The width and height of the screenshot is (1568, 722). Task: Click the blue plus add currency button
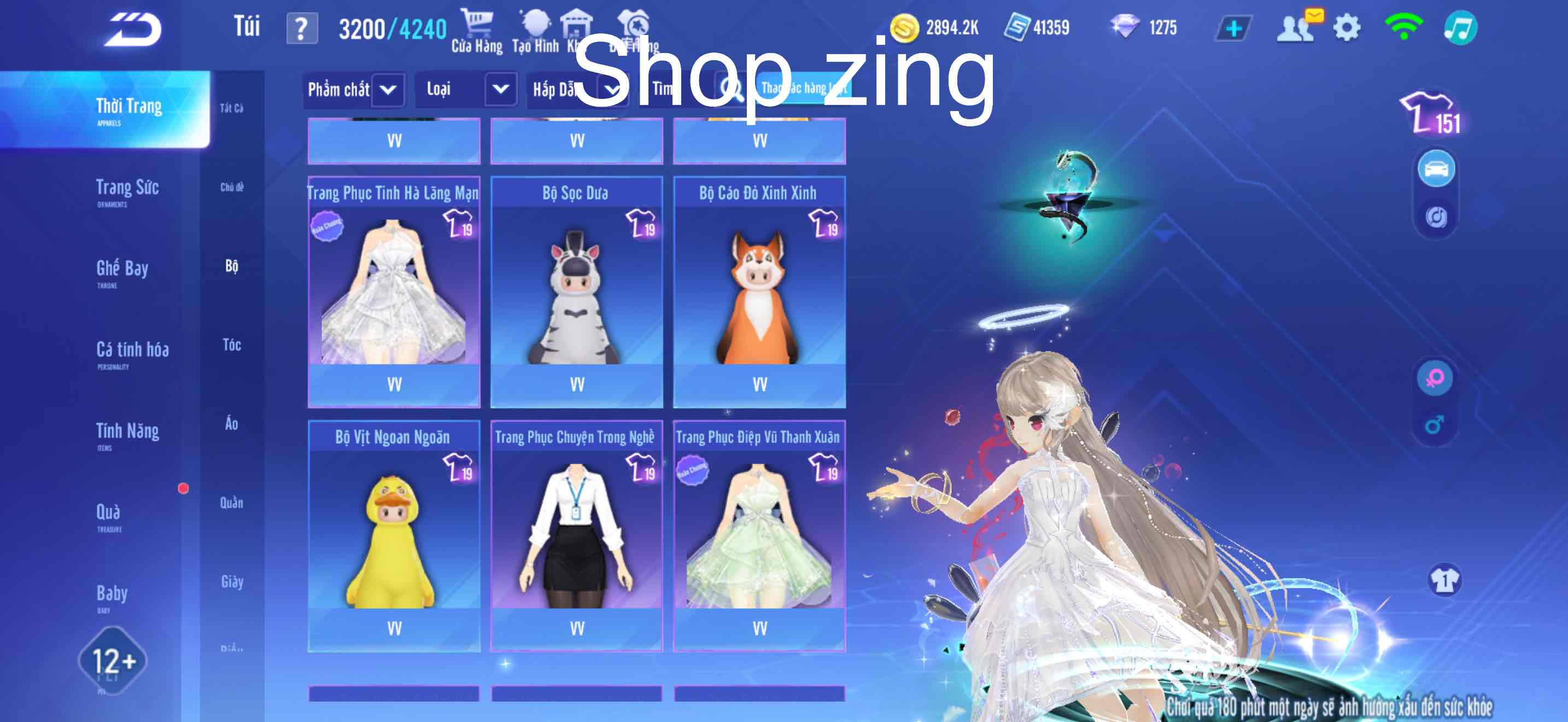1233,28
